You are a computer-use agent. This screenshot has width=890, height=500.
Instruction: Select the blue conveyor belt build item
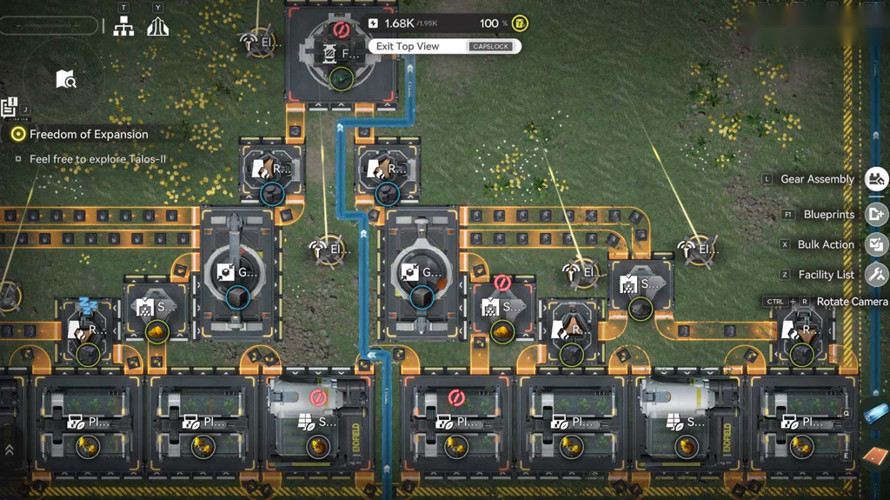pyautogui.click(x=875, y=413)
